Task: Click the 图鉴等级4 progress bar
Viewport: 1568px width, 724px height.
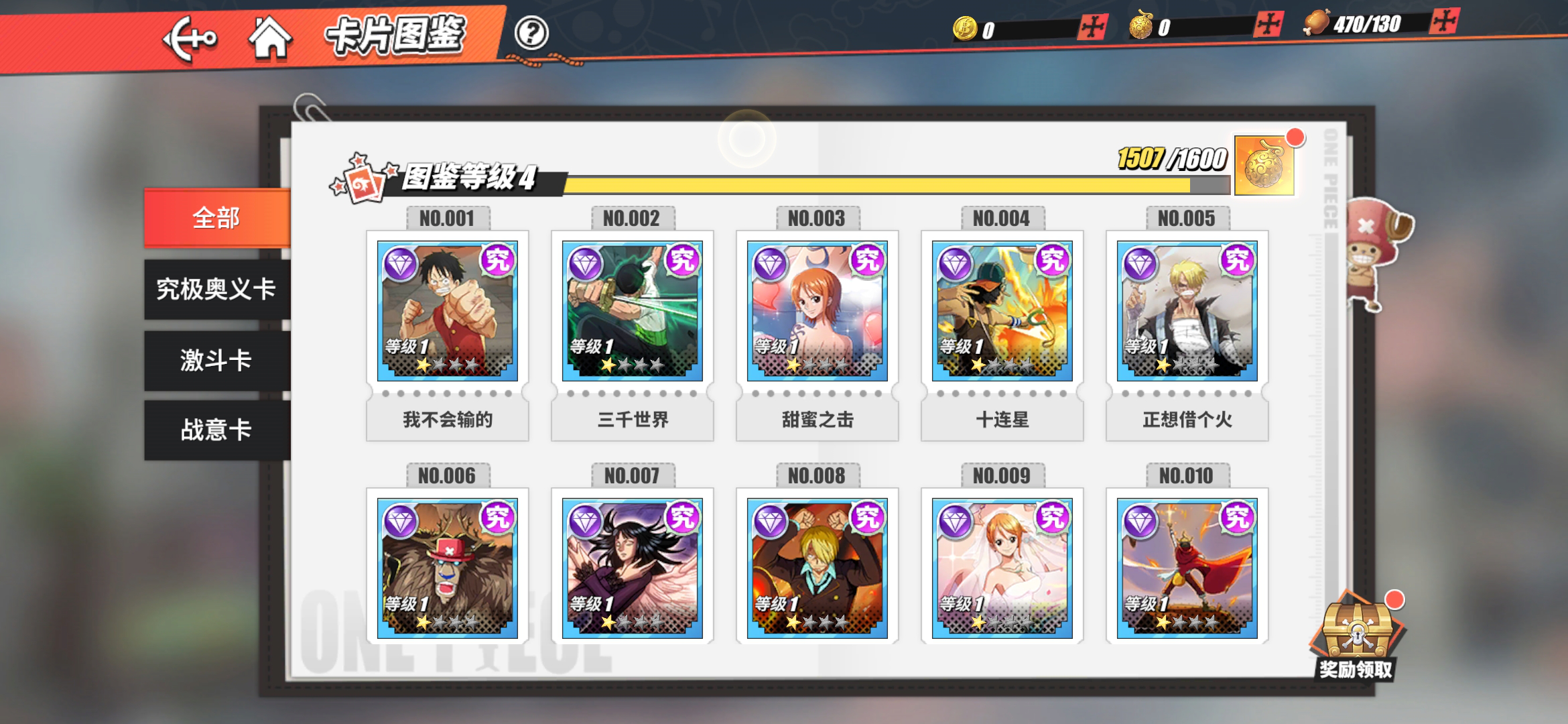Action: [x=885, y=182]
